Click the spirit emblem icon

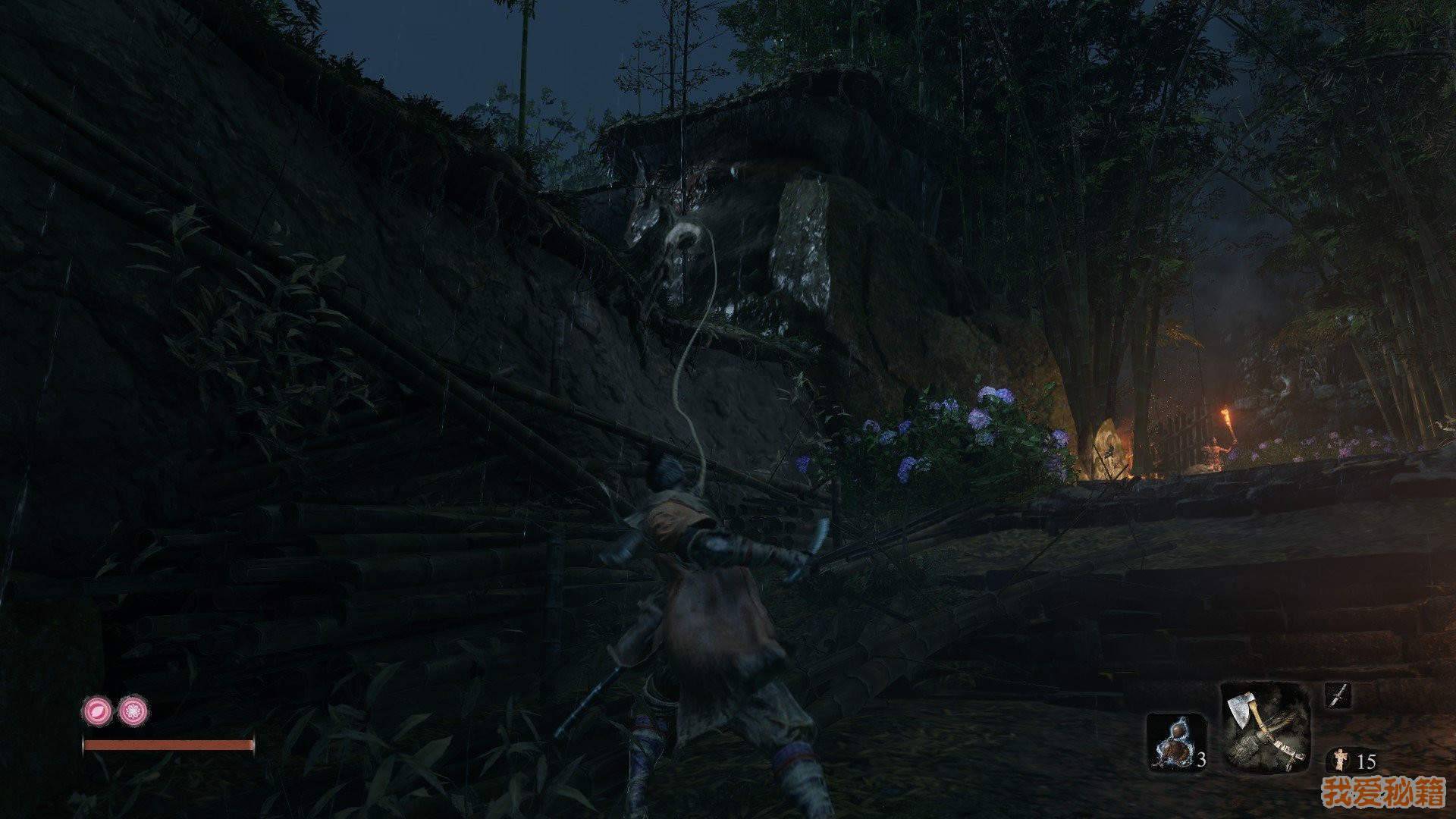(x=1338, y=760)
